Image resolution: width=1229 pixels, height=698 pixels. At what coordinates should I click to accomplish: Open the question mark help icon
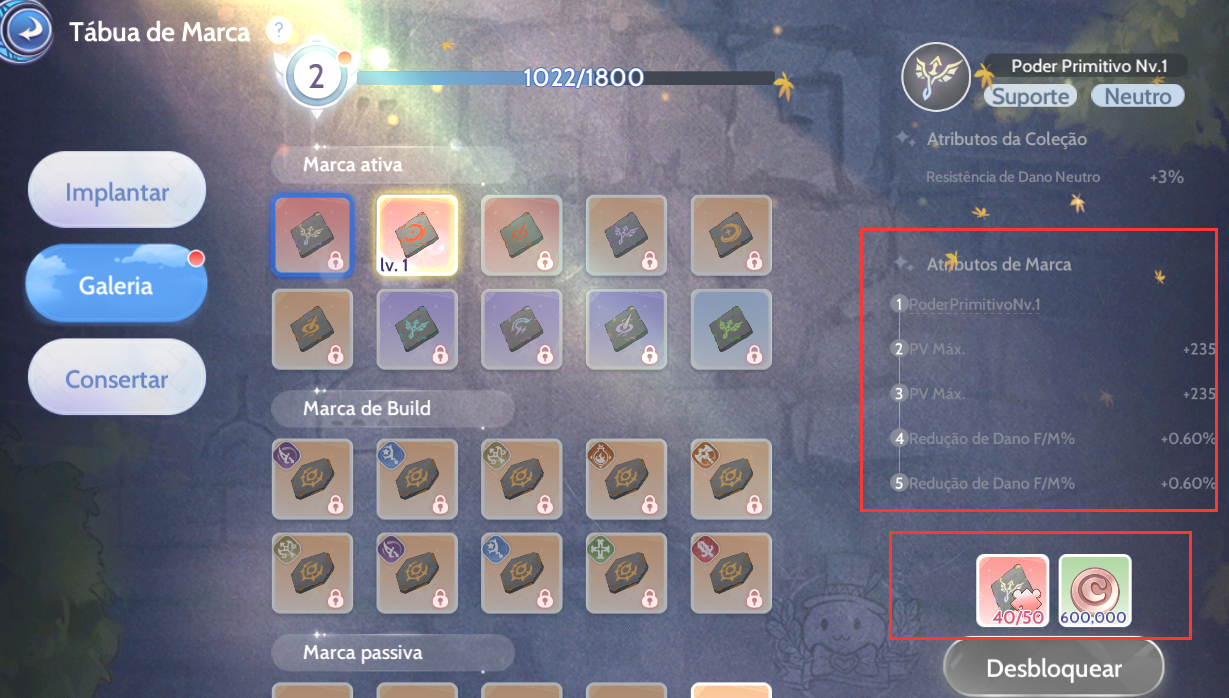[278, 30]
